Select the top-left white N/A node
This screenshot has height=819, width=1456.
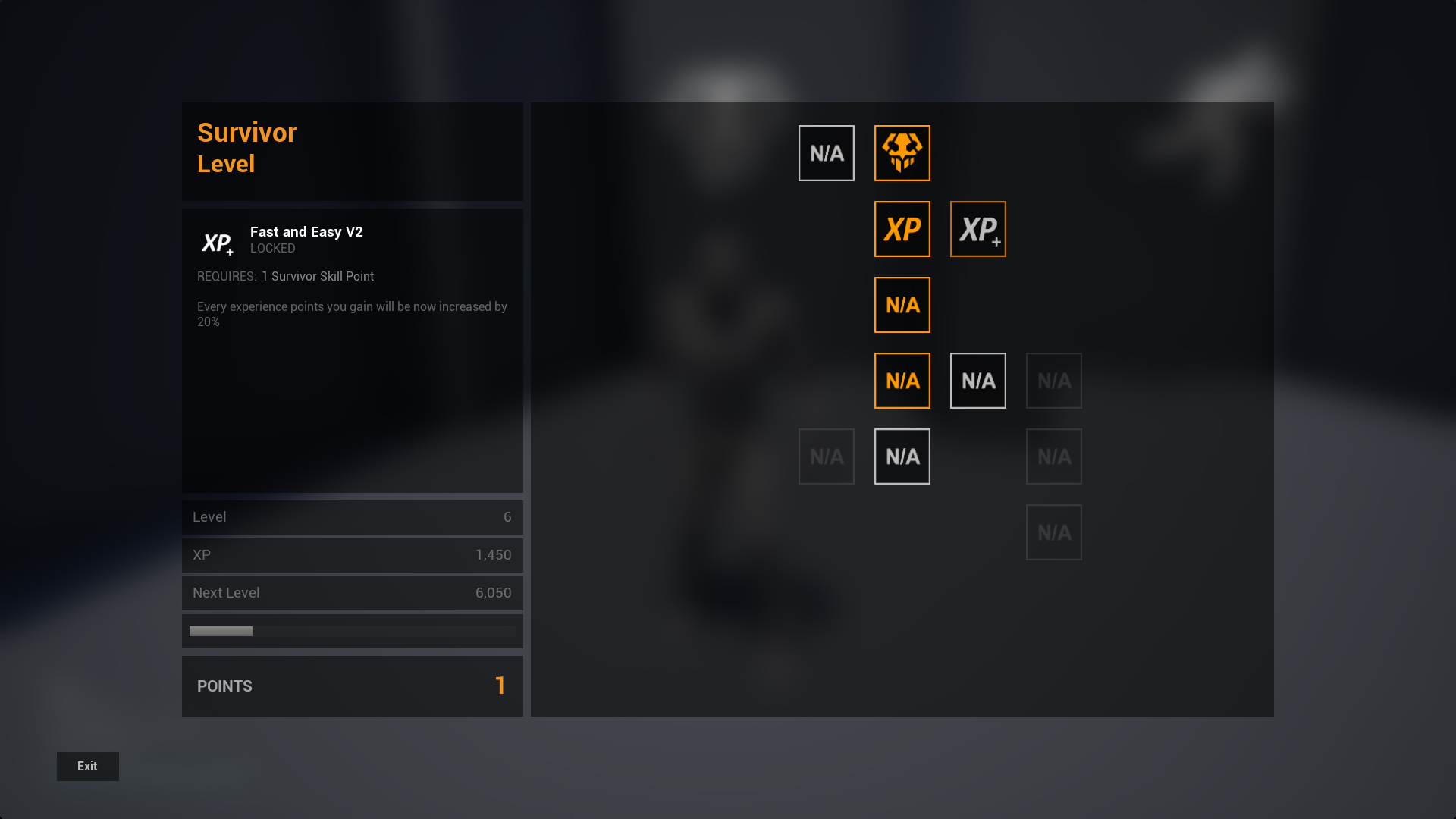click(826, 152)
